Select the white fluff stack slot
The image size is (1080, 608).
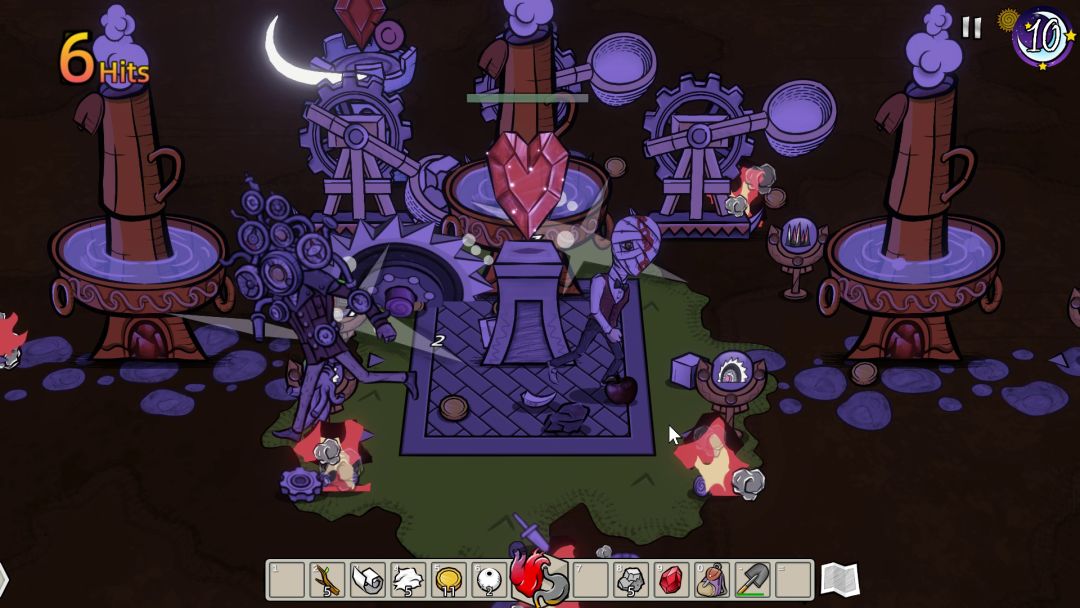(408, 579)
